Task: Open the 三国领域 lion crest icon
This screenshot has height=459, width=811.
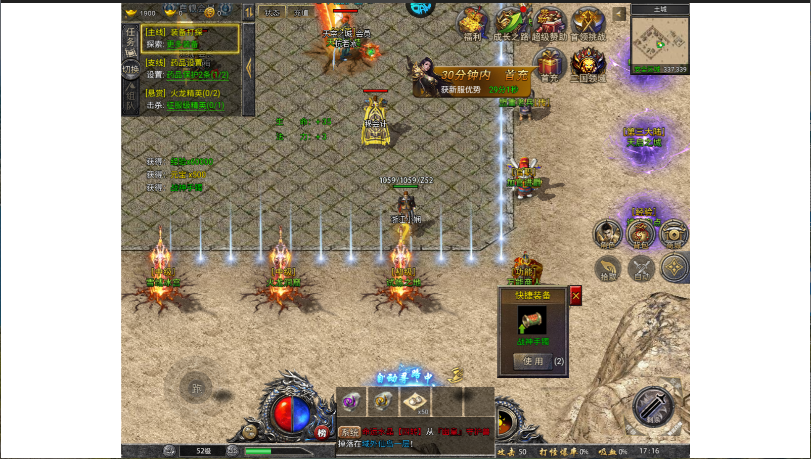Action: 588,66
